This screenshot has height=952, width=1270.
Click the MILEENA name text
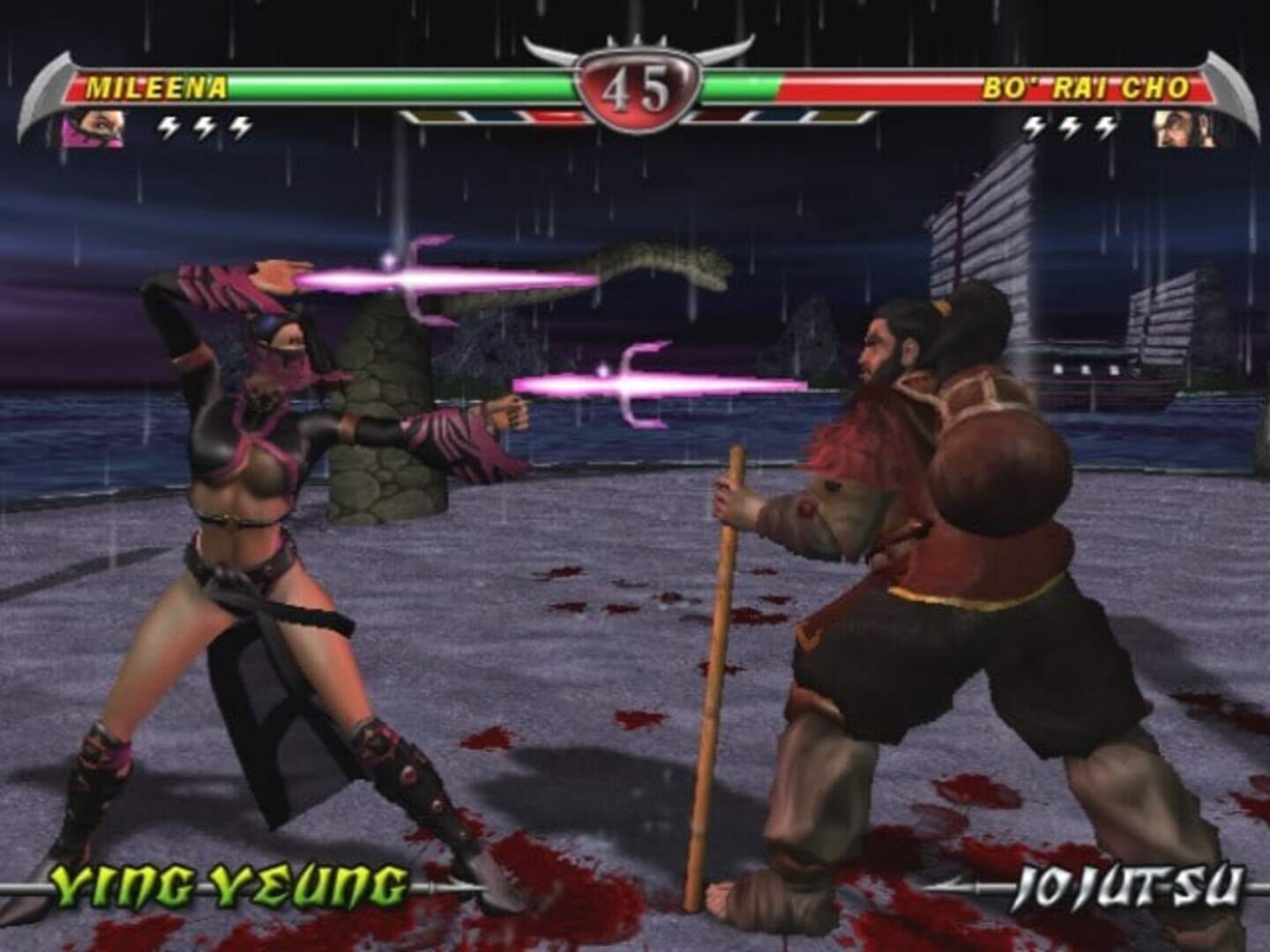click(x=154, y=86)
